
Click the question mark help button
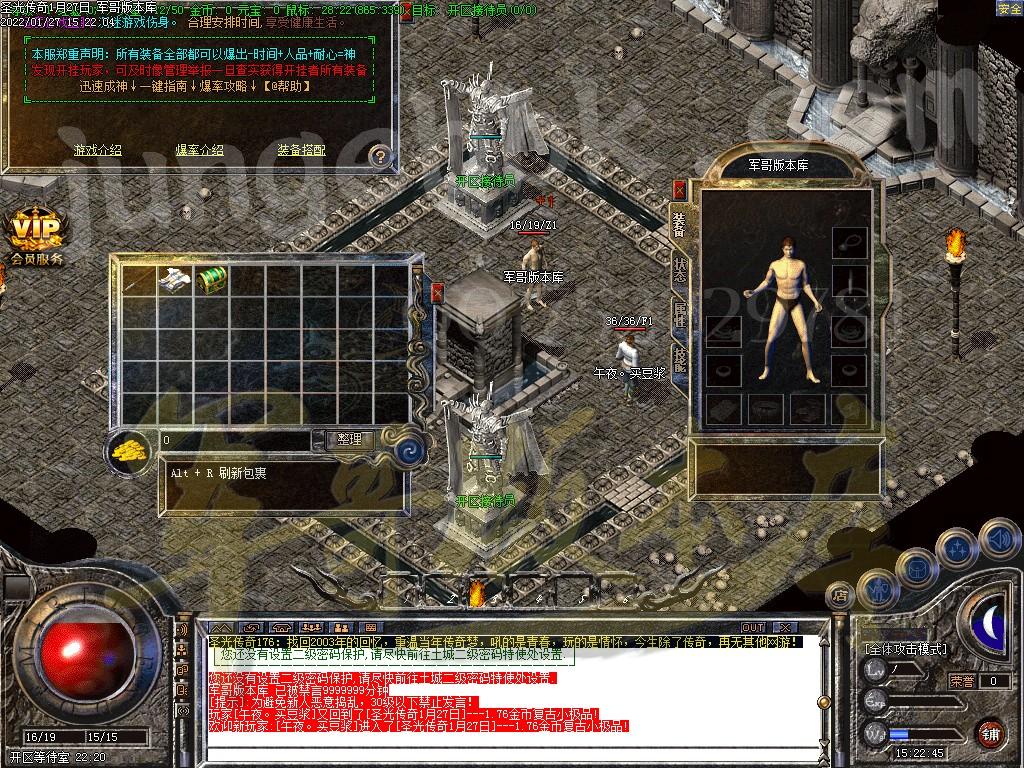379,155
